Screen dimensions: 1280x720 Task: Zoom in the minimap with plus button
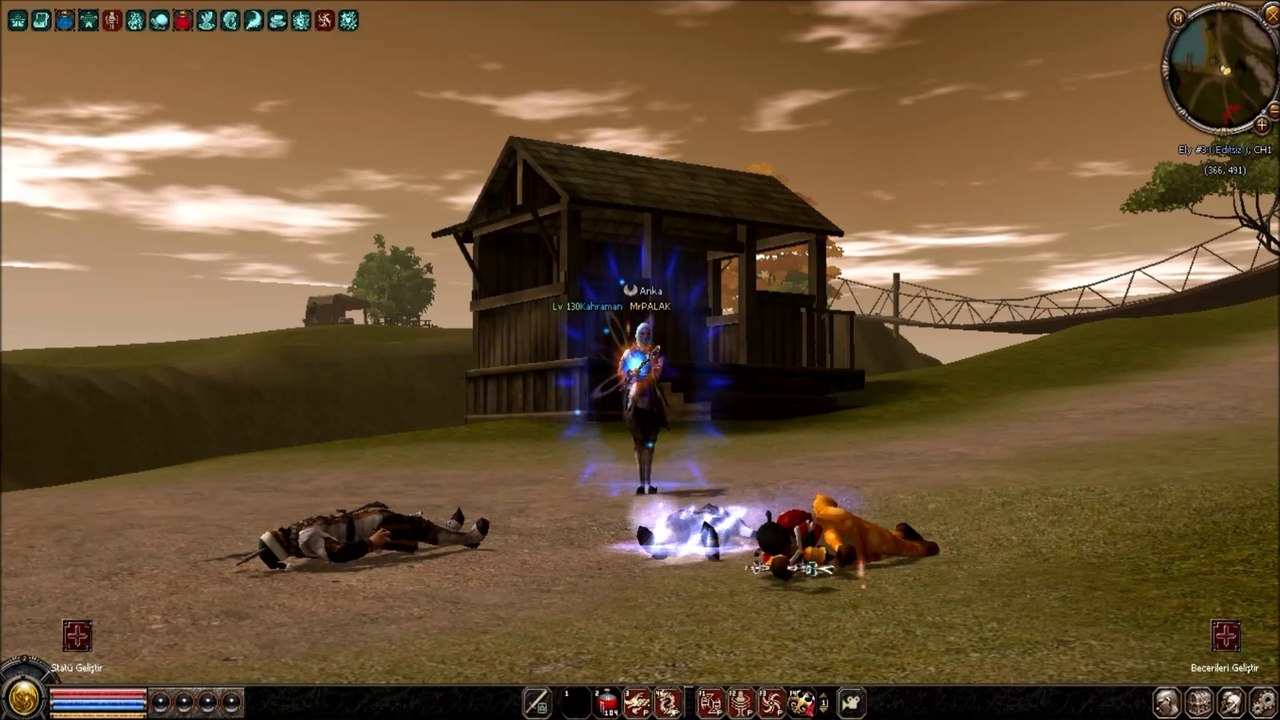click(1262, 124)
